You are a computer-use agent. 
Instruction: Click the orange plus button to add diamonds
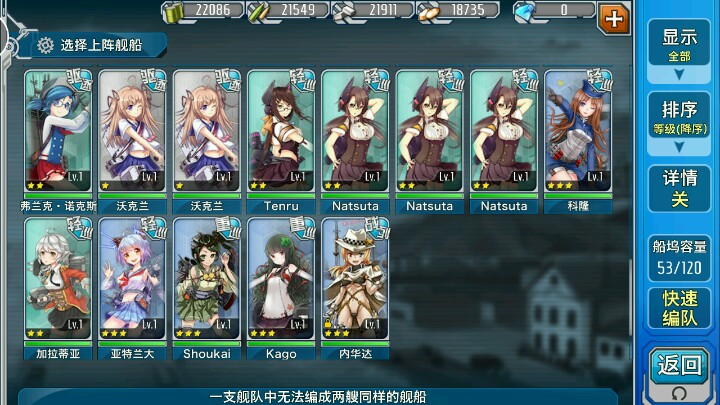click(613, 17)
